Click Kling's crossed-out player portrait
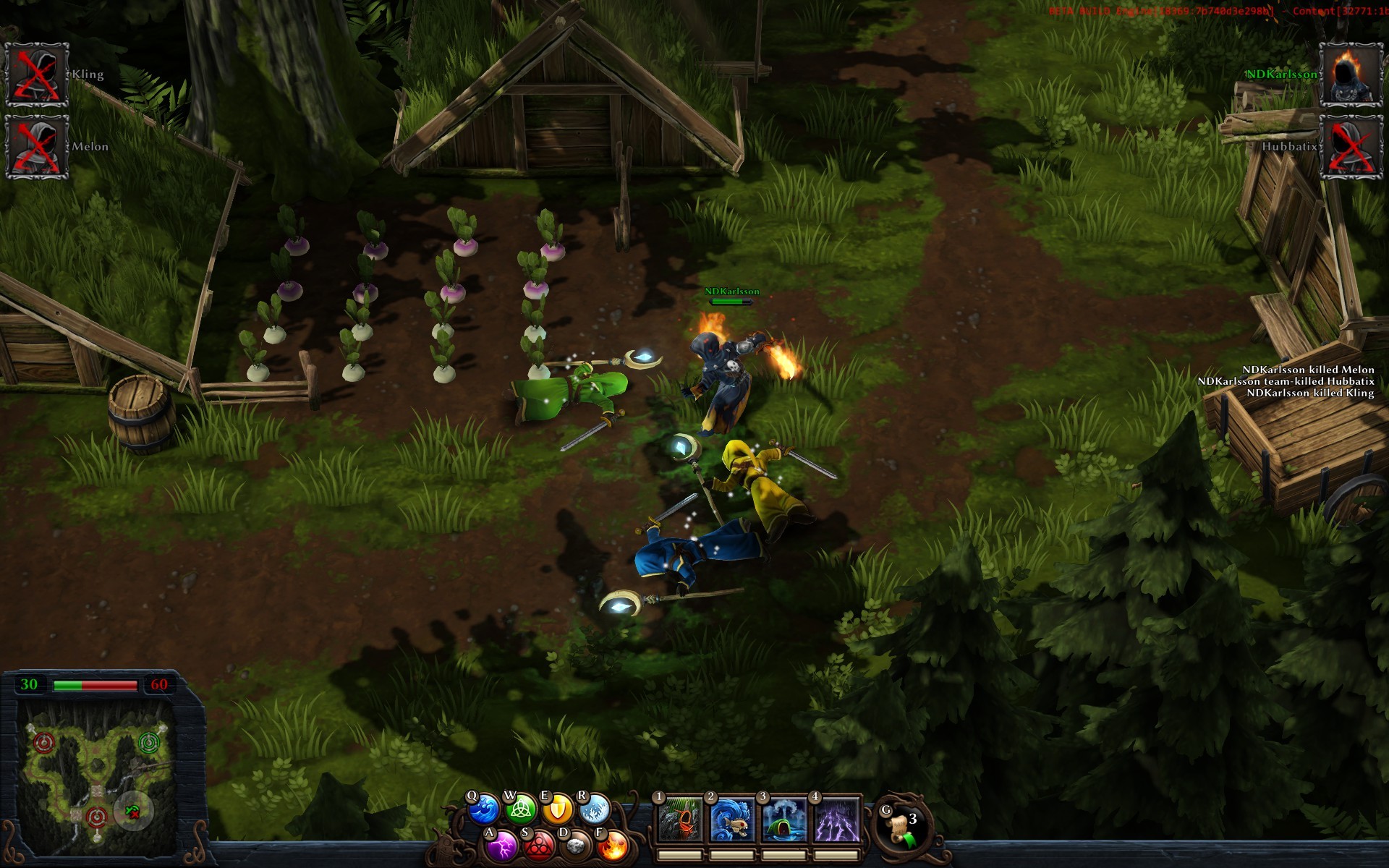 click(37, 75)
